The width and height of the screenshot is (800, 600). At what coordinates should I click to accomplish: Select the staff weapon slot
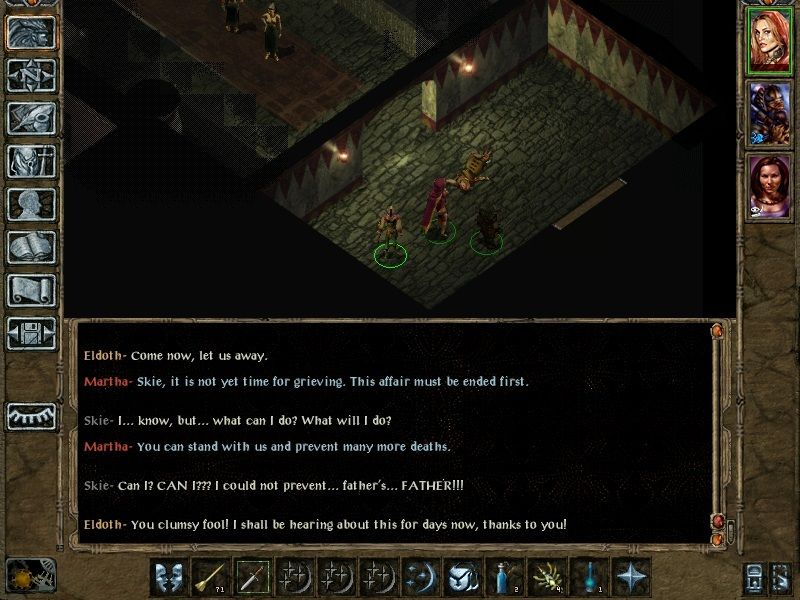coord(212,577)
